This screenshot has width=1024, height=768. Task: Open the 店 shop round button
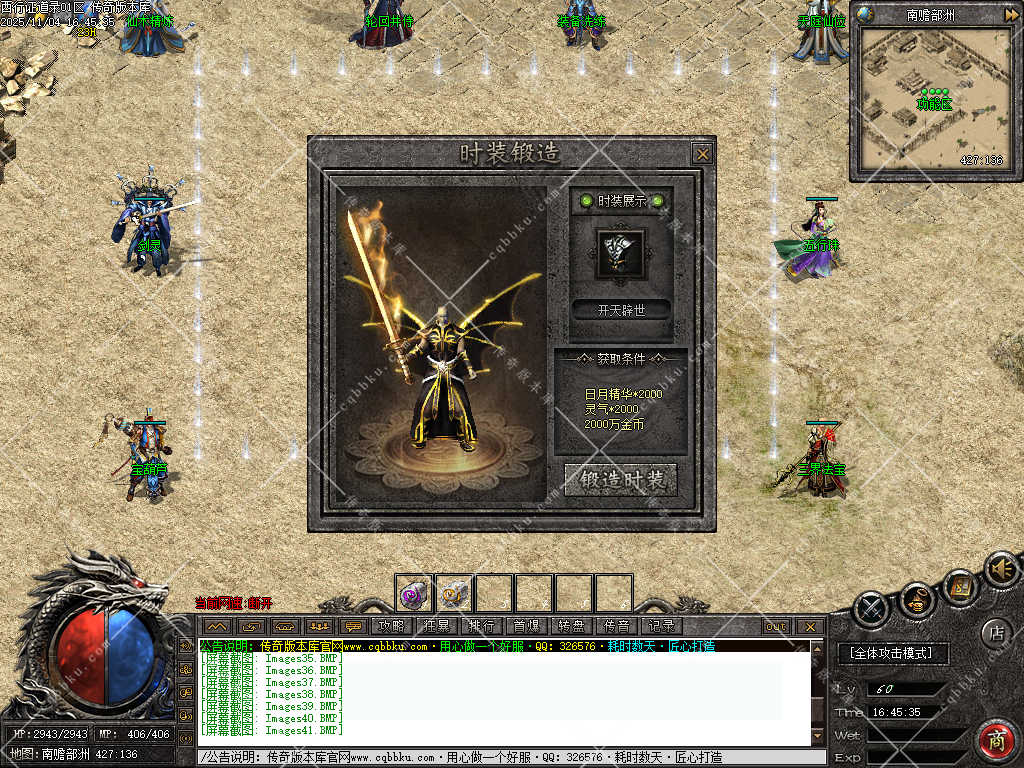996,632
